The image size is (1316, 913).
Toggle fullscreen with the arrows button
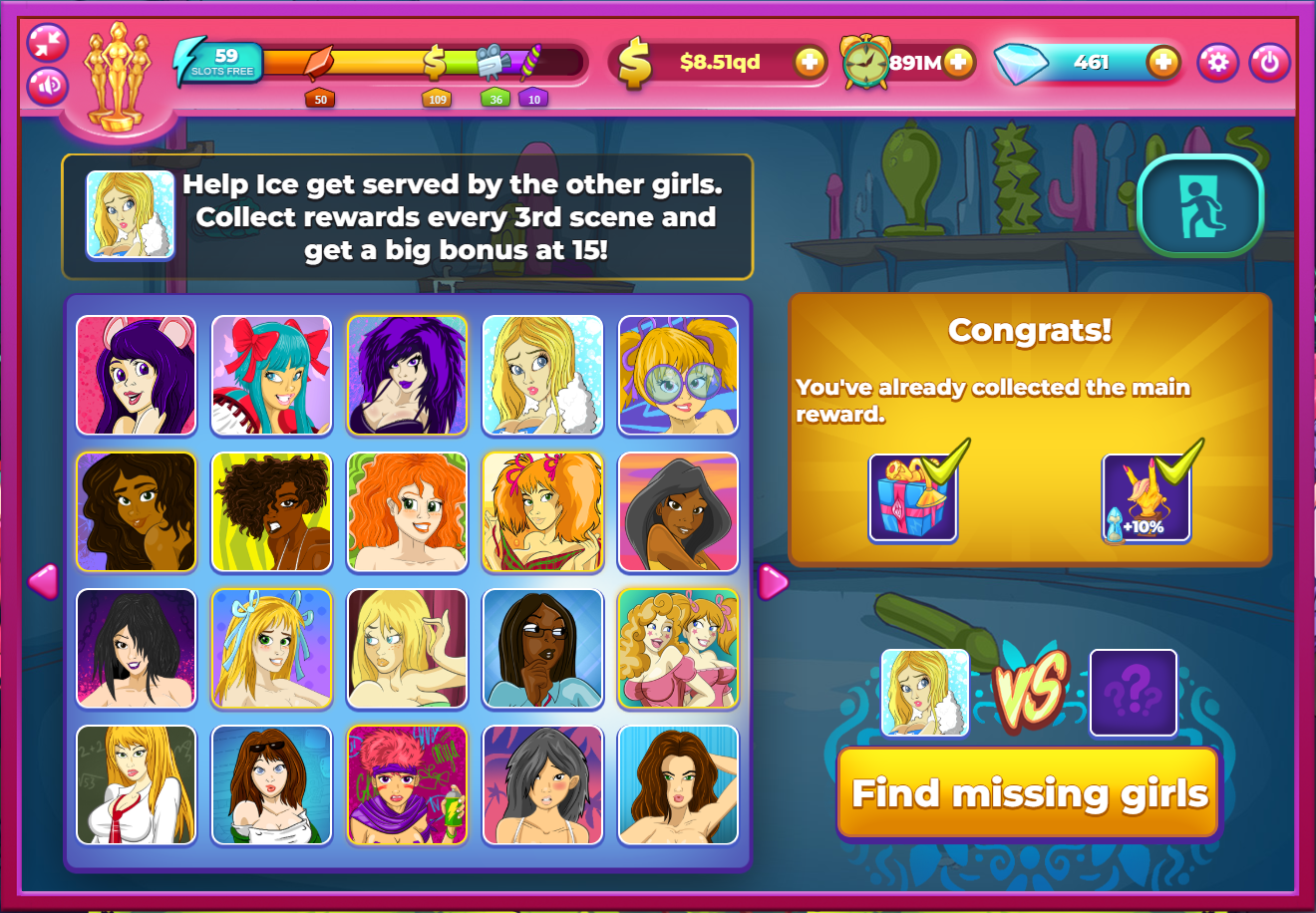[48, 43]
